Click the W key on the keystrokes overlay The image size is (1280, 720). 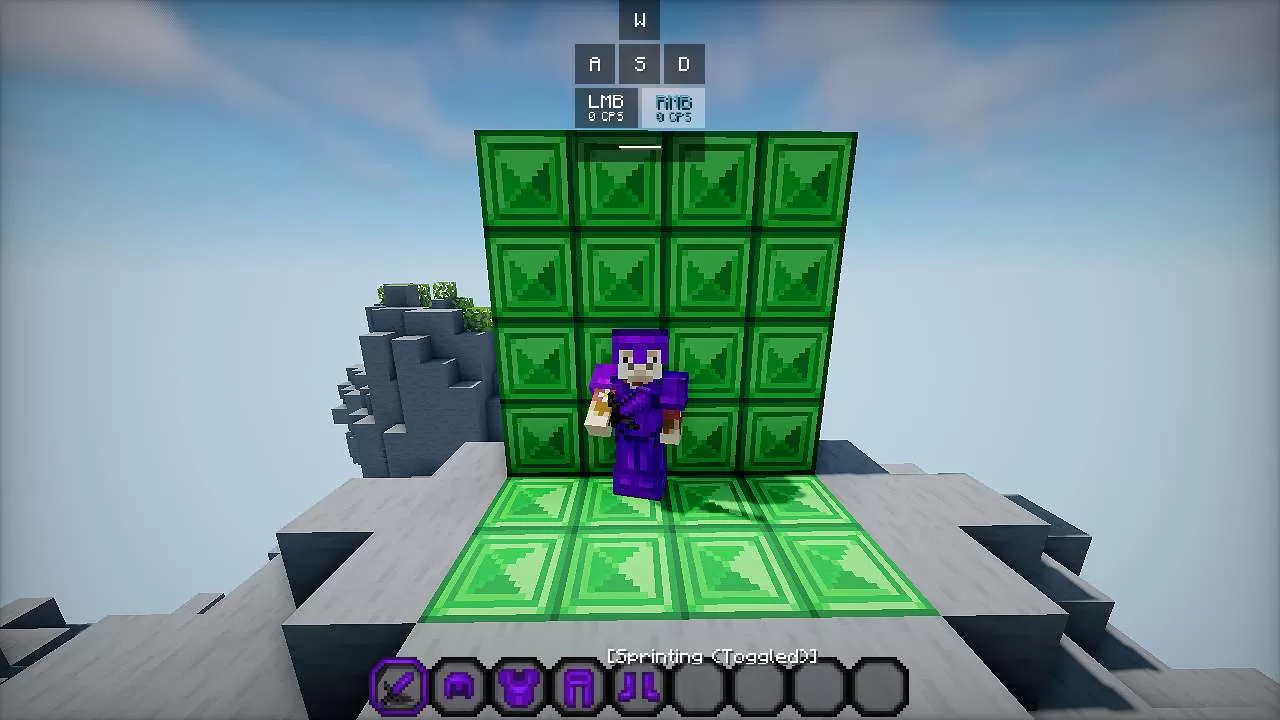point(639,18)
